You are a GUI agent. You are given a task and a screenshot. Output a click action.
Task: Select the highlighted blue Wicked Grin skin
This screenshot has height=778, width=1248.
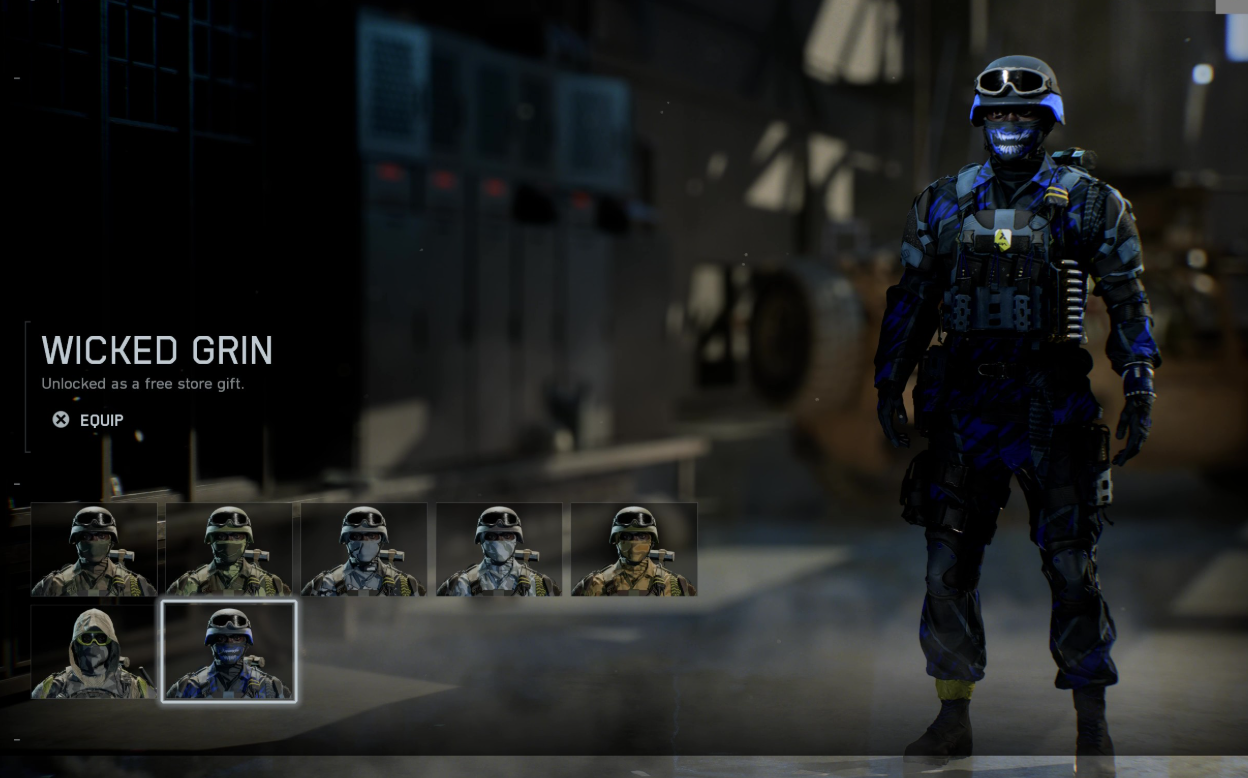(229, 651)
